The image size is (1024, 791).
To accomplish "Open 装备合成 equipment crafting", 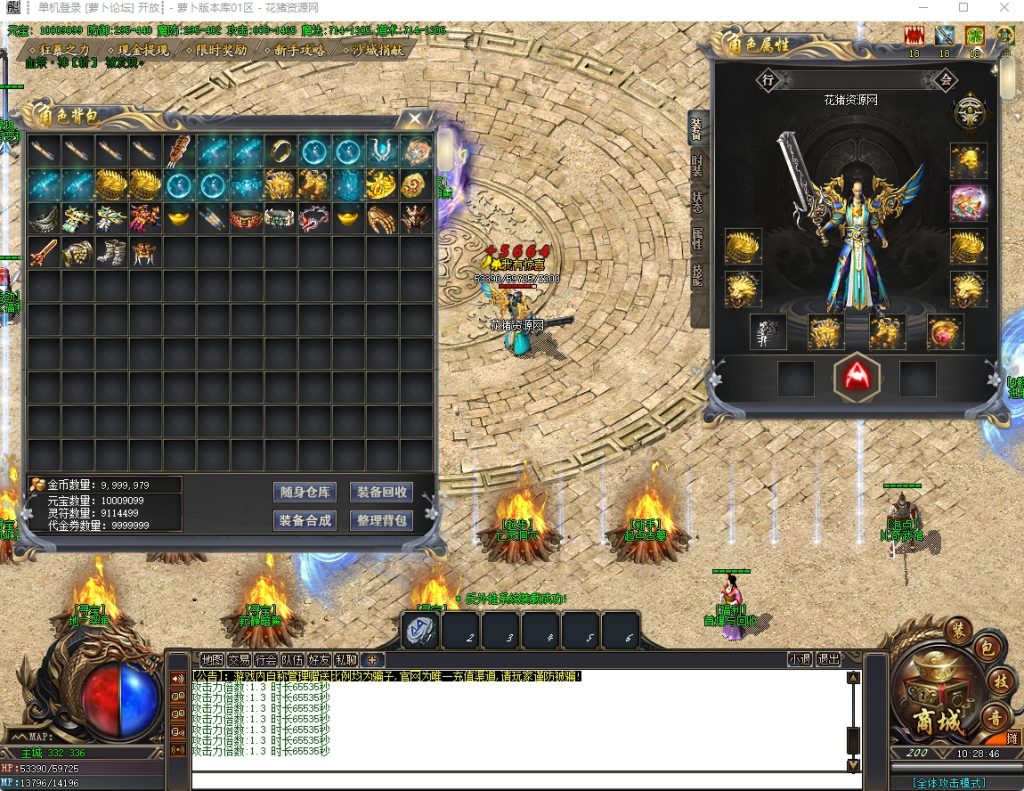I will 304,521.
